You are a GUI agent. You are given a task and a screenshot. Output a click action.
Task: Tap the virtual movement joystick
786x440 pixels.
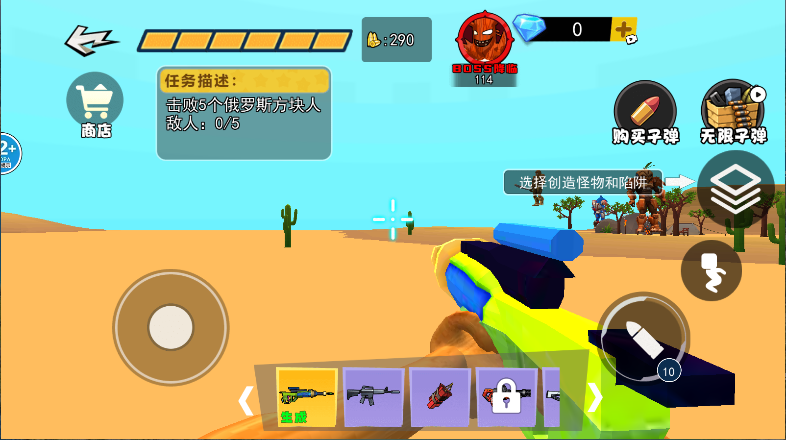tap(171, 327)
